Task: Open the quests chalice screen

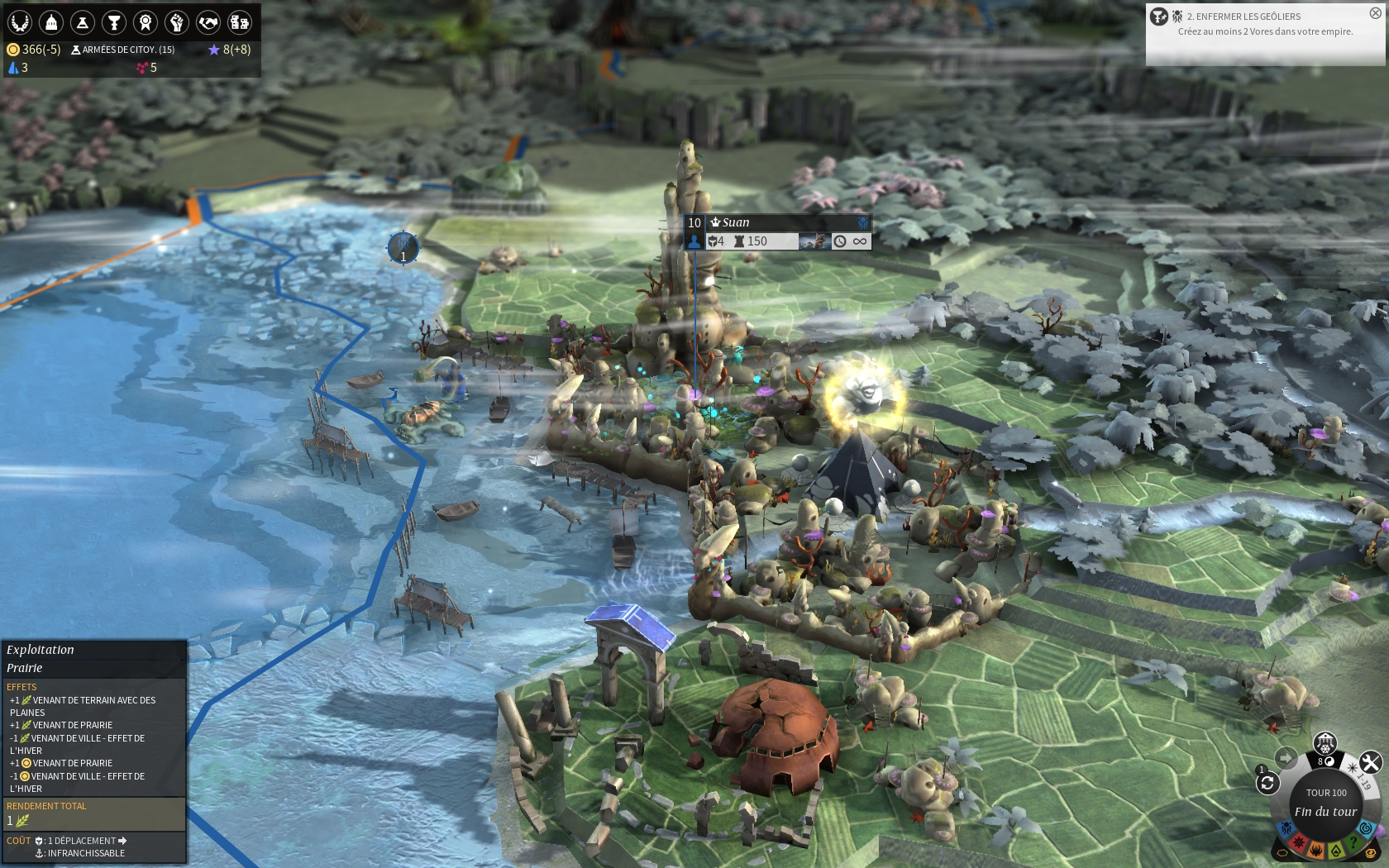Action: (114, 22)
